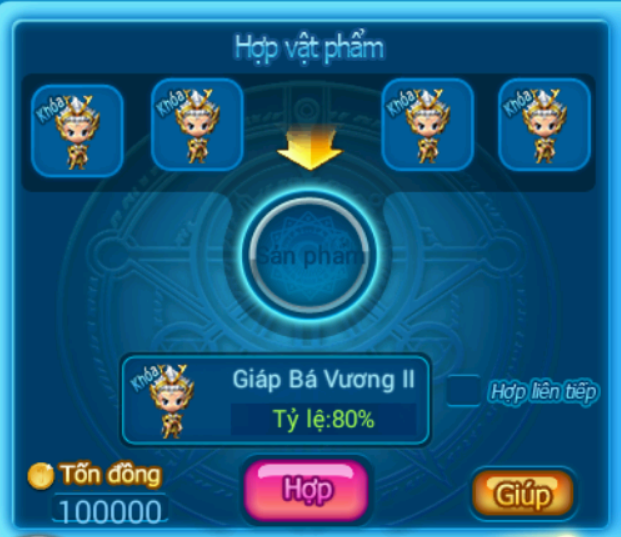This screenshot has height=537, width=621.
Task: Toggle the Hợp liên tiếp checkbox
Action: click(463, 390)
